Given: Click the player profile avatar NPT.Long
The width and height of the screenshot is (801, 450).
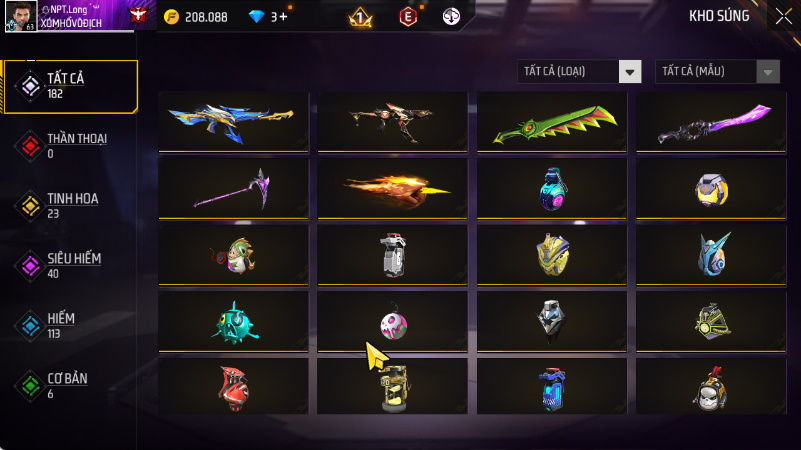Looking at the screenshot, I should [x=19, y=16].
